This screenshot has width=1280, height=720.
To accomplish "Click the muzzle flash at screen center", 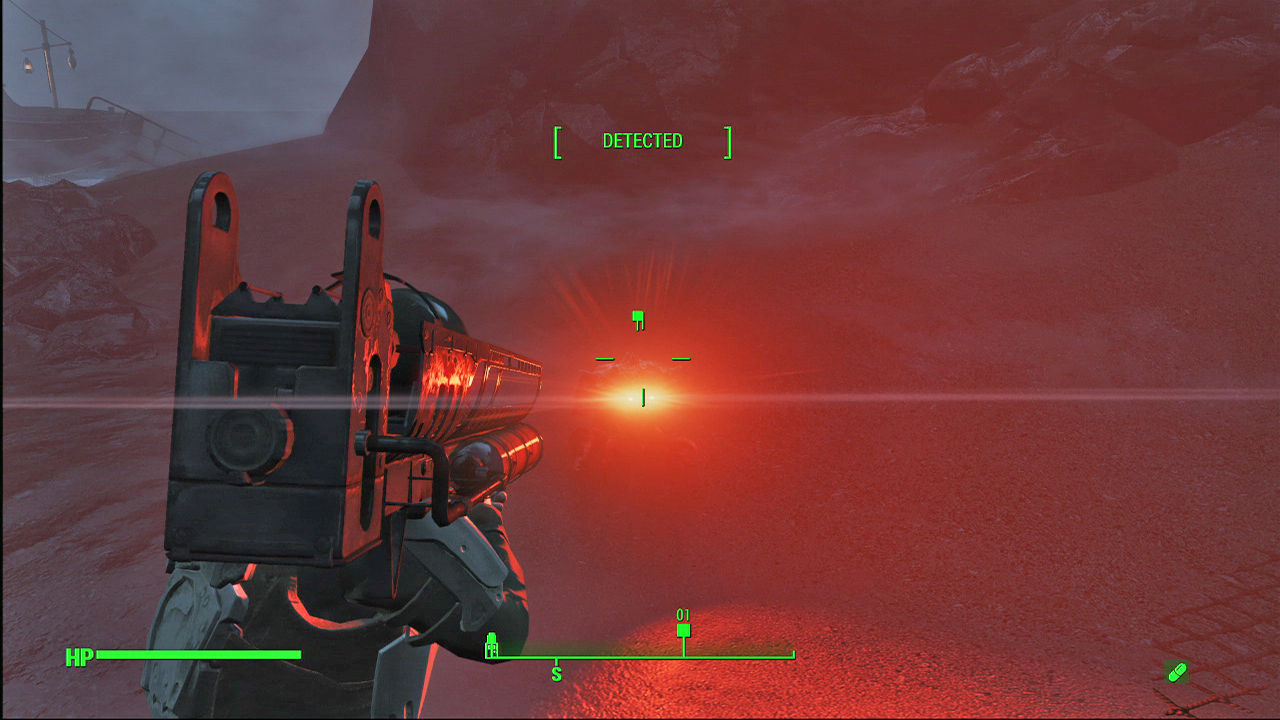I will point(630,398).
